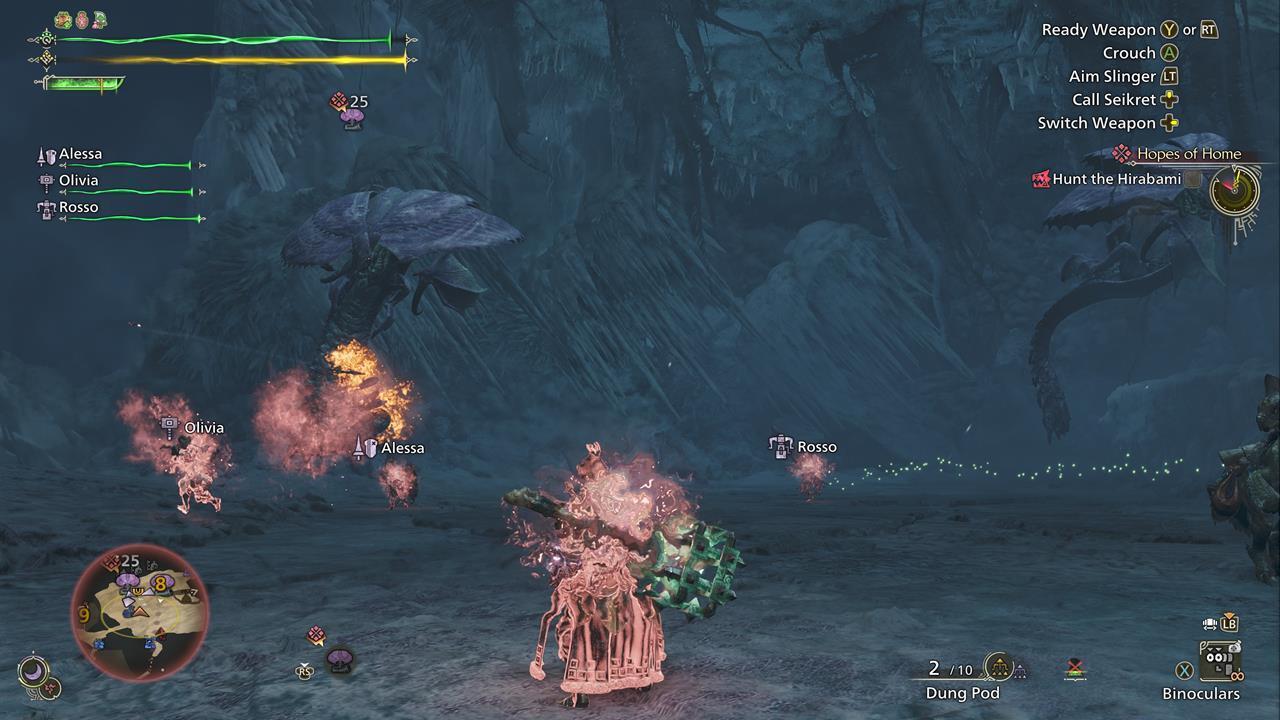Screen dimensions: 1280x720
Task: Click the quest timer clock icon
Action: (x=1233, y=189)
